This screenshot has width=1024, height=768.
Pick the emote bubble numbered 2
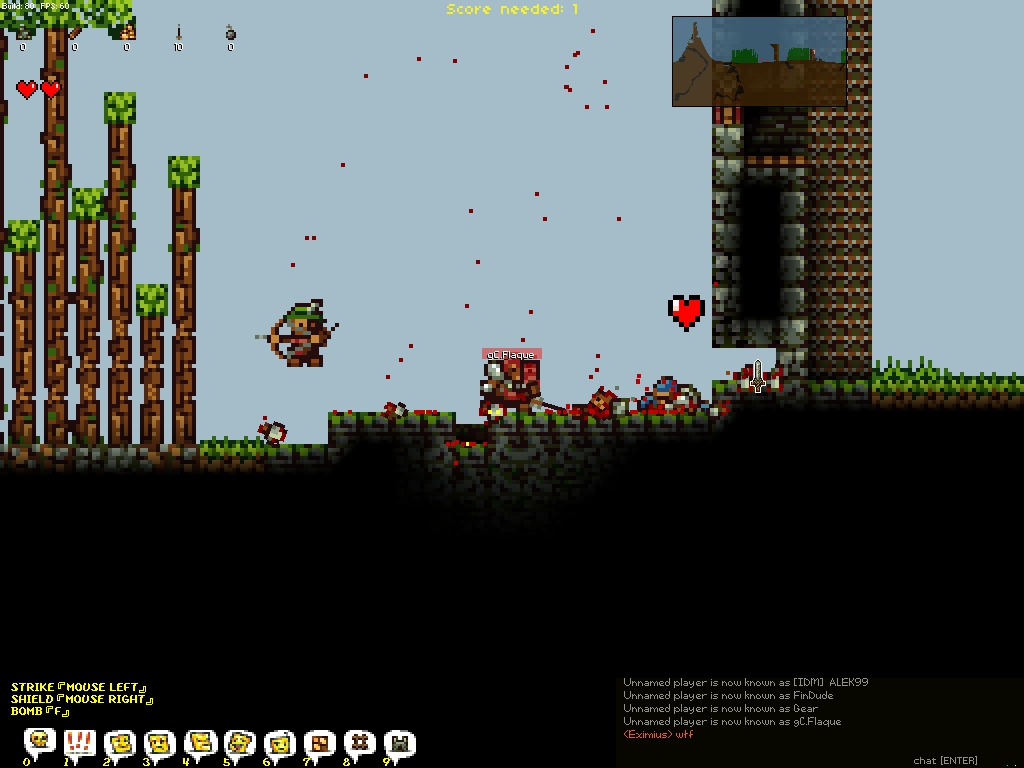click(120, 742)
